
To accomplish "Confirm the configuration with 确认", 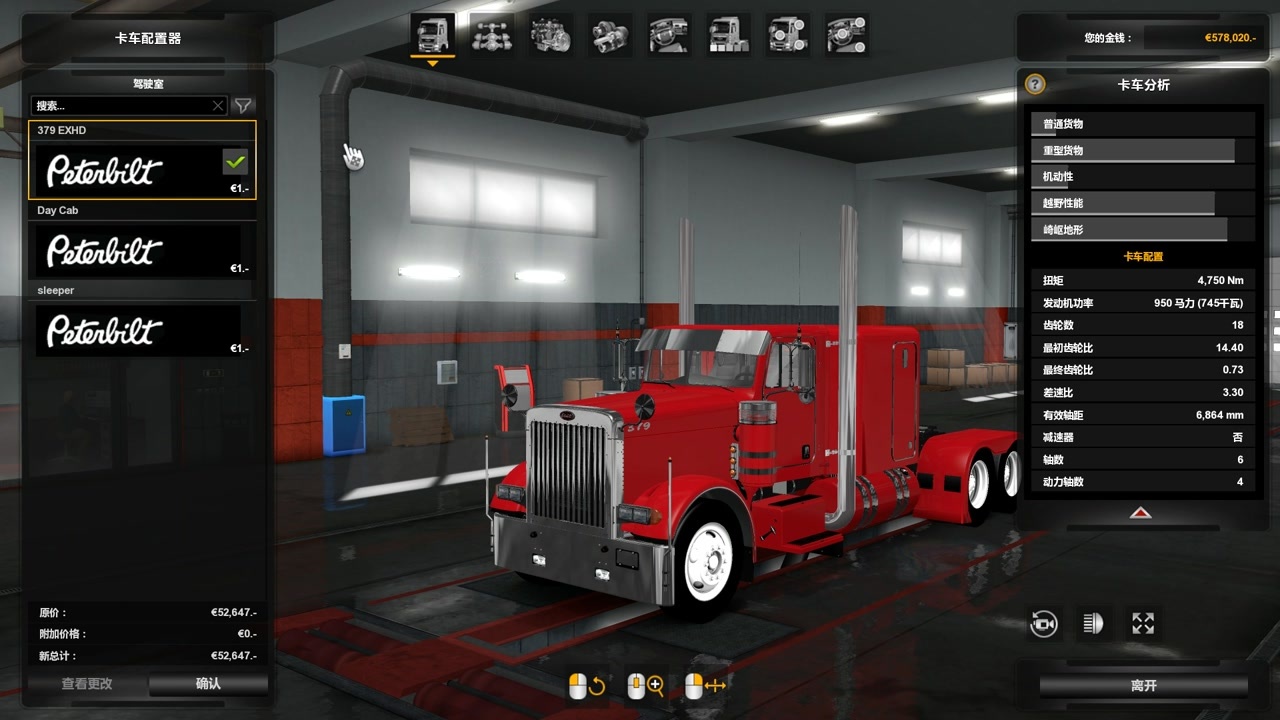I will point(208,684).
